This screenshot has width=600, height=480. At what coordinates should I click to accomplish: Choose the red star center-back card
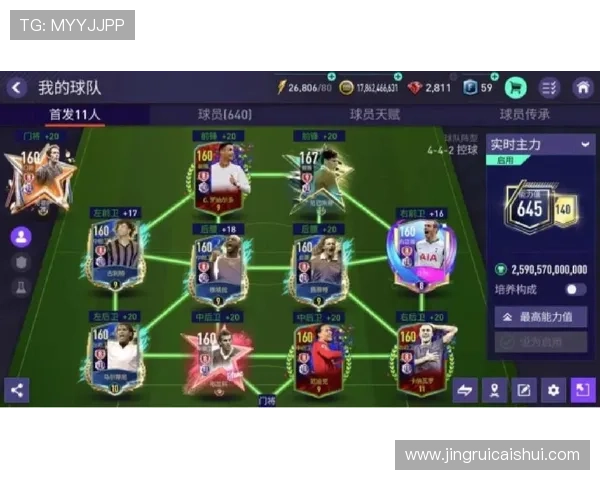(x=218, y=355)
